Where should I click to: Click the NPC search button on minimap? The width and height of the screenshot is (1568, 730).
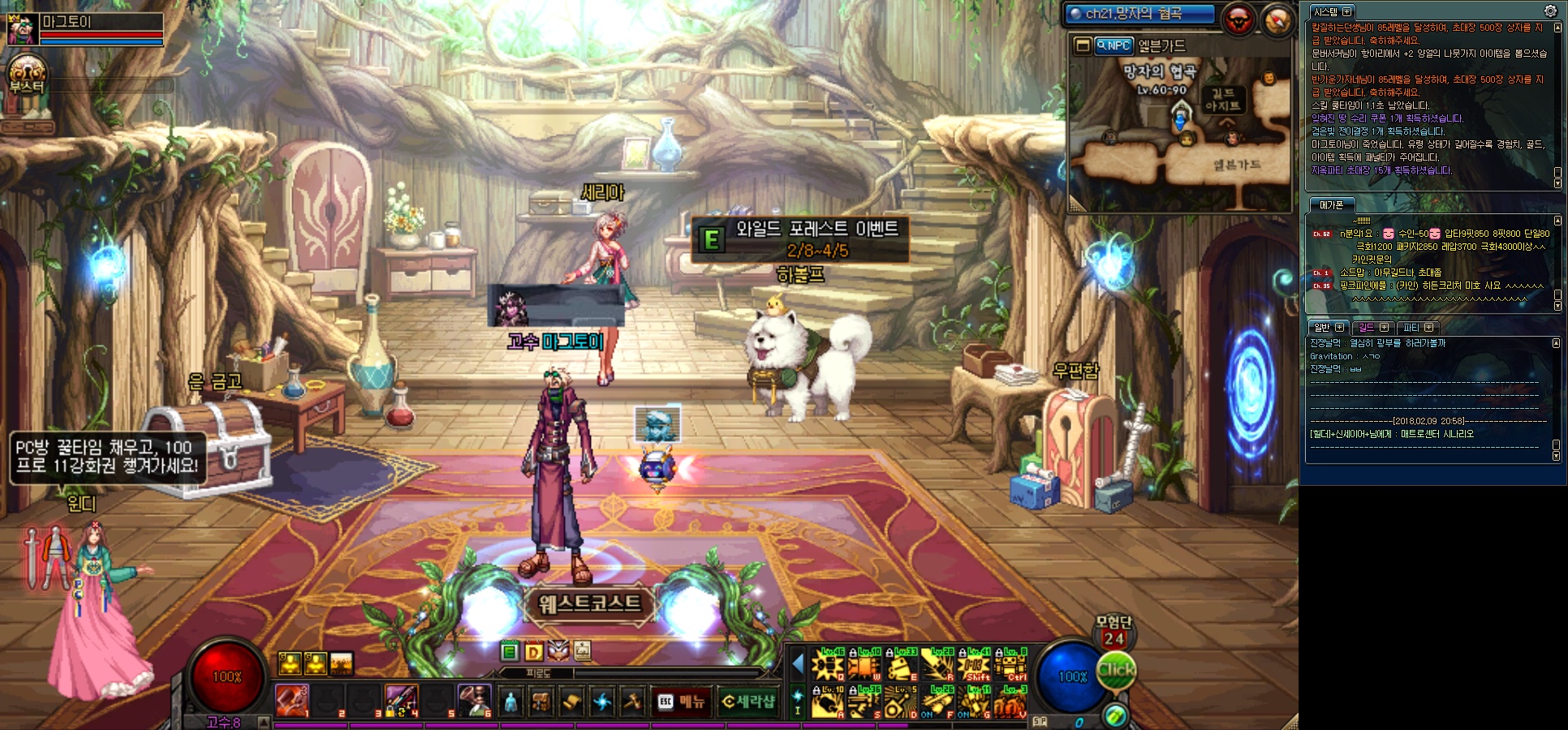point(1114,46)
